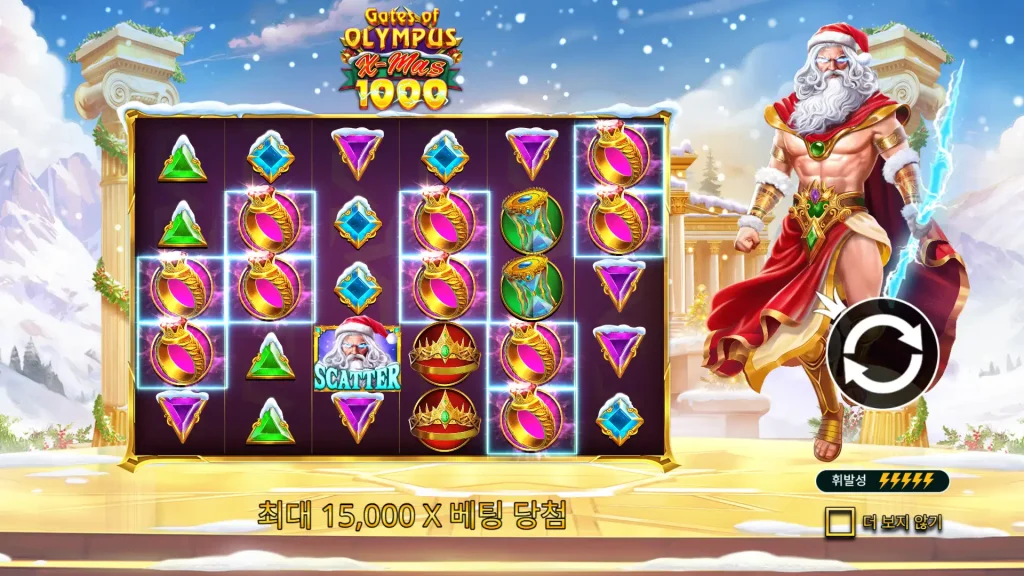Image resolution: width=1024 pixels, height=576 pixels.
Task: Tick the '더 보지 않기' checkbox
Action: 839,522
